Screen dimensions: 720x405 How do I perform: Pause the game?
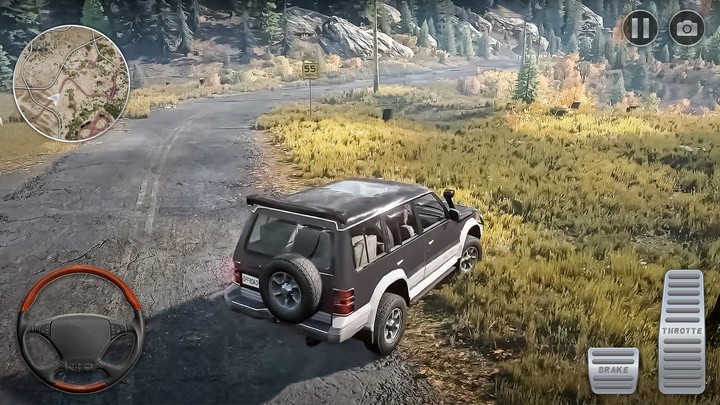point(640,27)
